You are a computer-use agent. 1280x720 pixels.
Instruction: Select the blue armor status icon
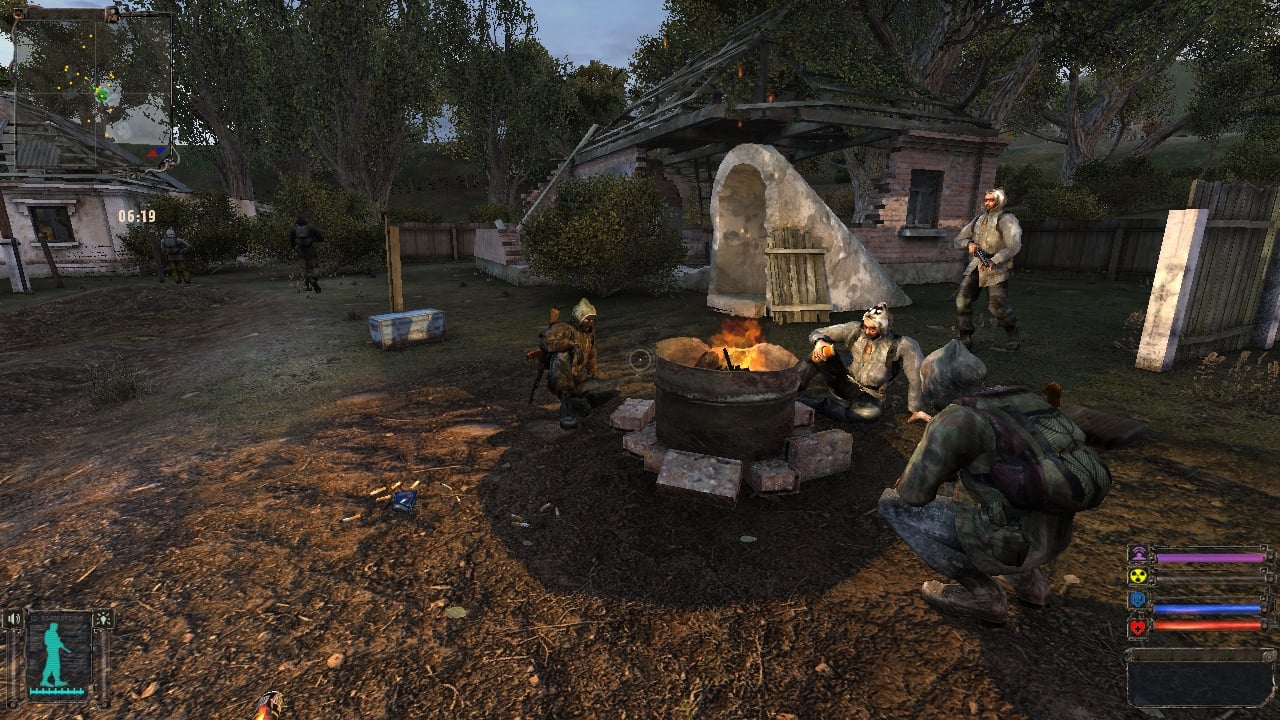[1138, 600]
